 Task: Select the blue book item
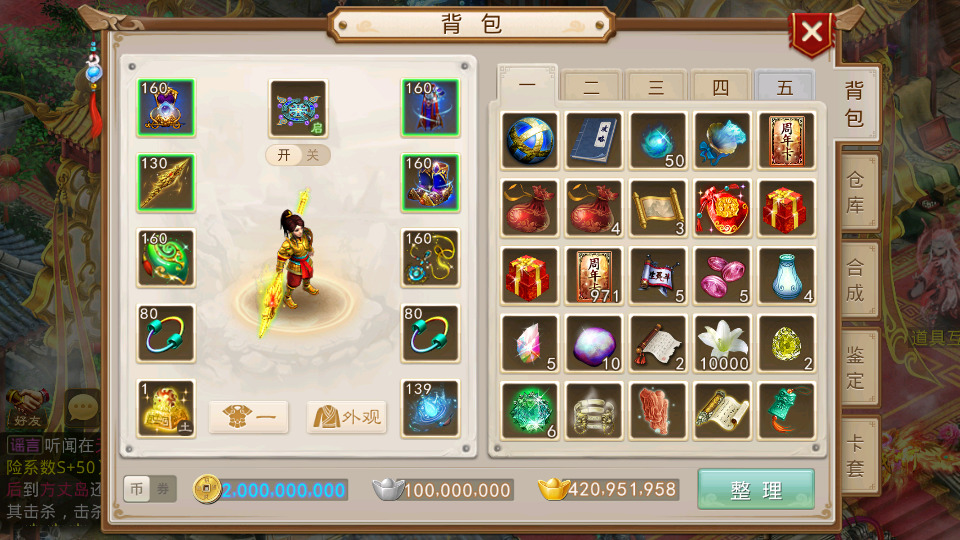[x=594, y=140]
